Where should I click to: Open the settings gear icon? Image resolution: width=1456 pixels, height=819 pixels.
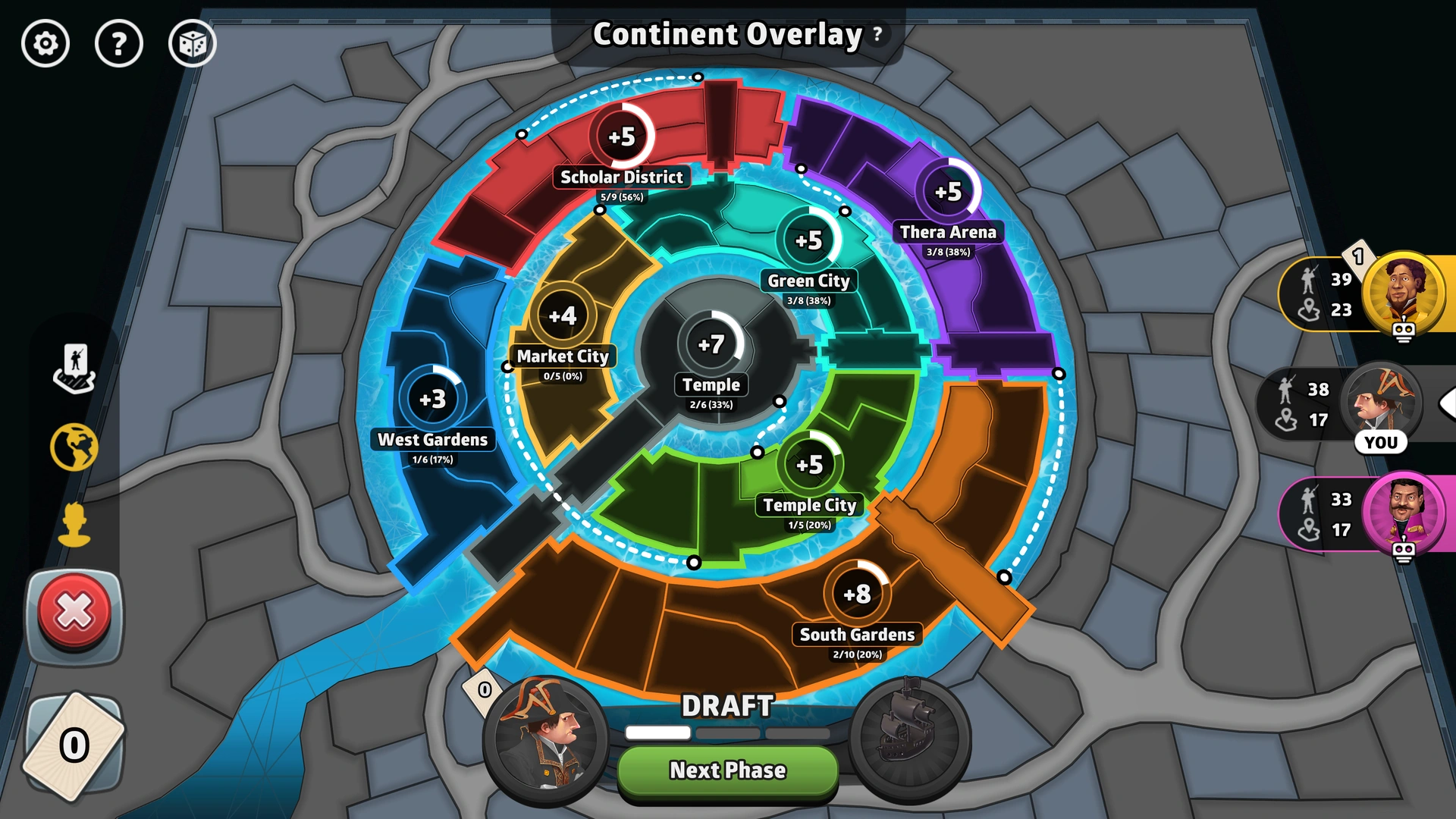tap(45, 44)
